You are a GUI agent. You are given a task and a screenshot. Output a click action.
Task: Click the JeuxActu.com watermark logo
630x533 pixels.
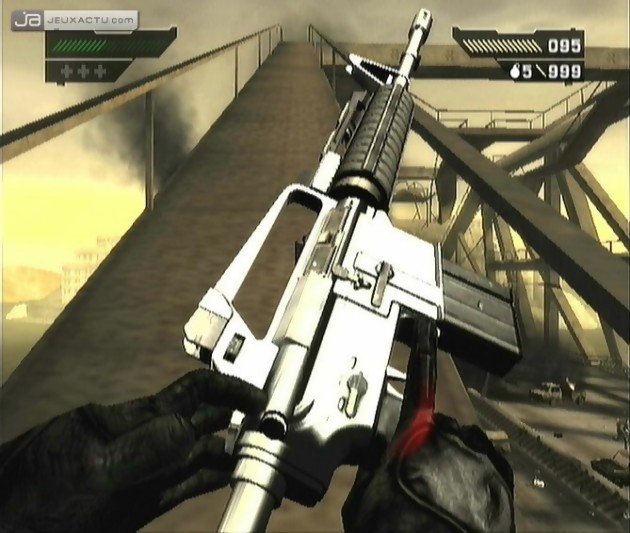(76, 19)
